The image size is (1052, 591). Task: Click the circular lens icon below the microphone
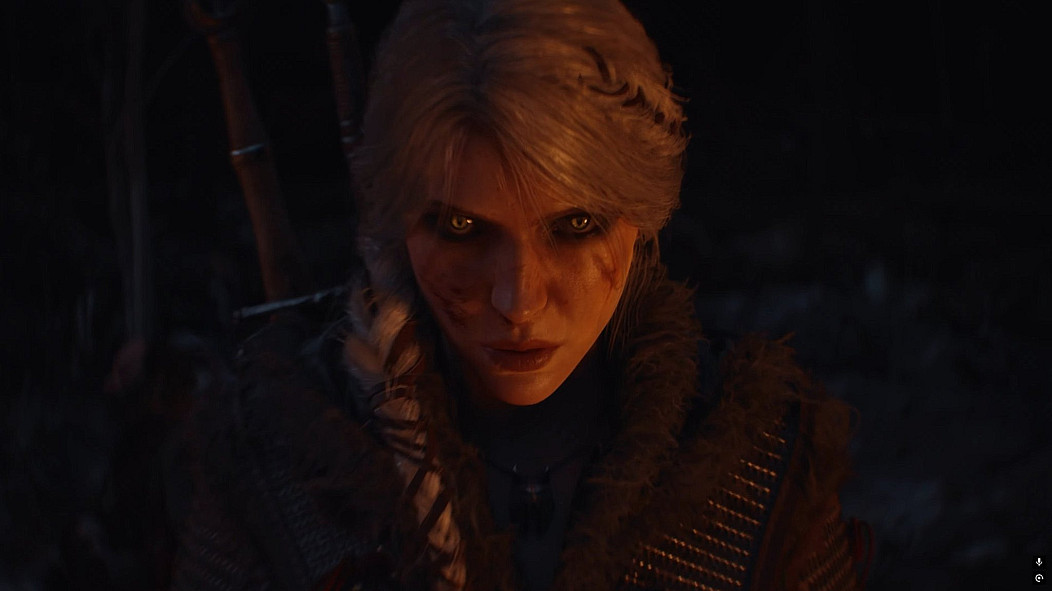pos(1039,577)
